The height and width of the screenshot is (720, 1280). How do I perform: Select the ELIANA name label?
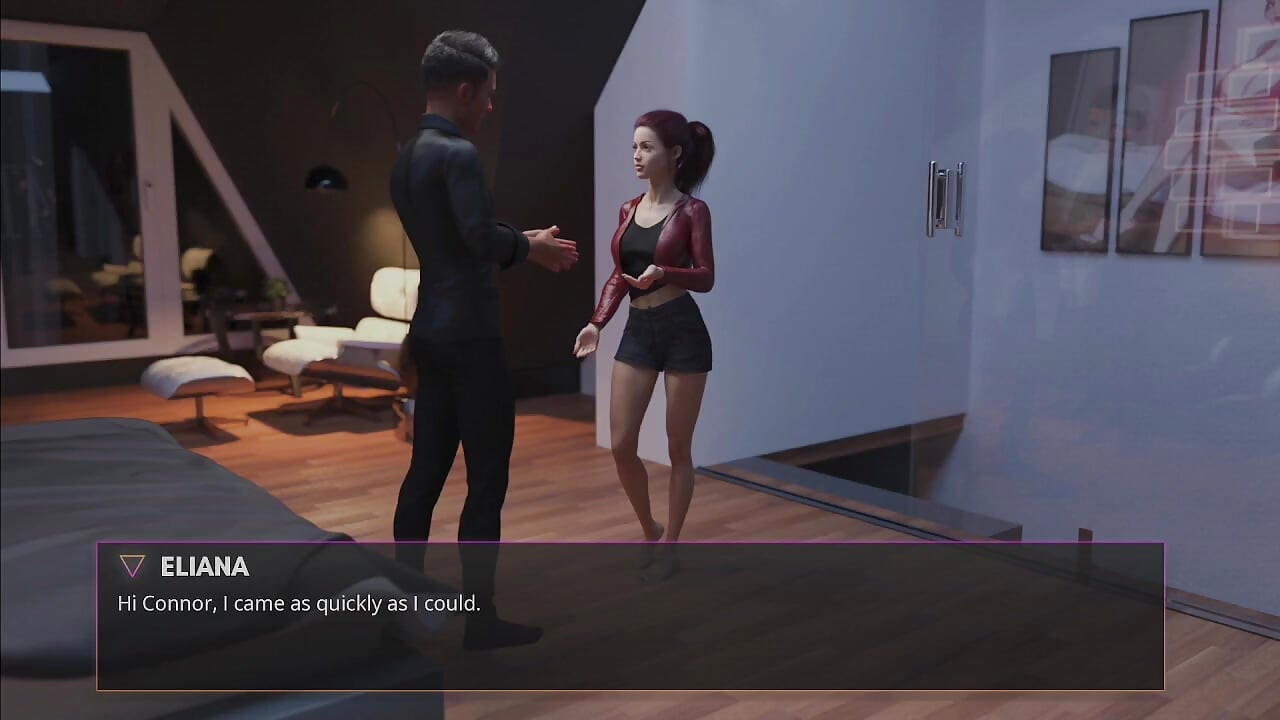[205, 567]
